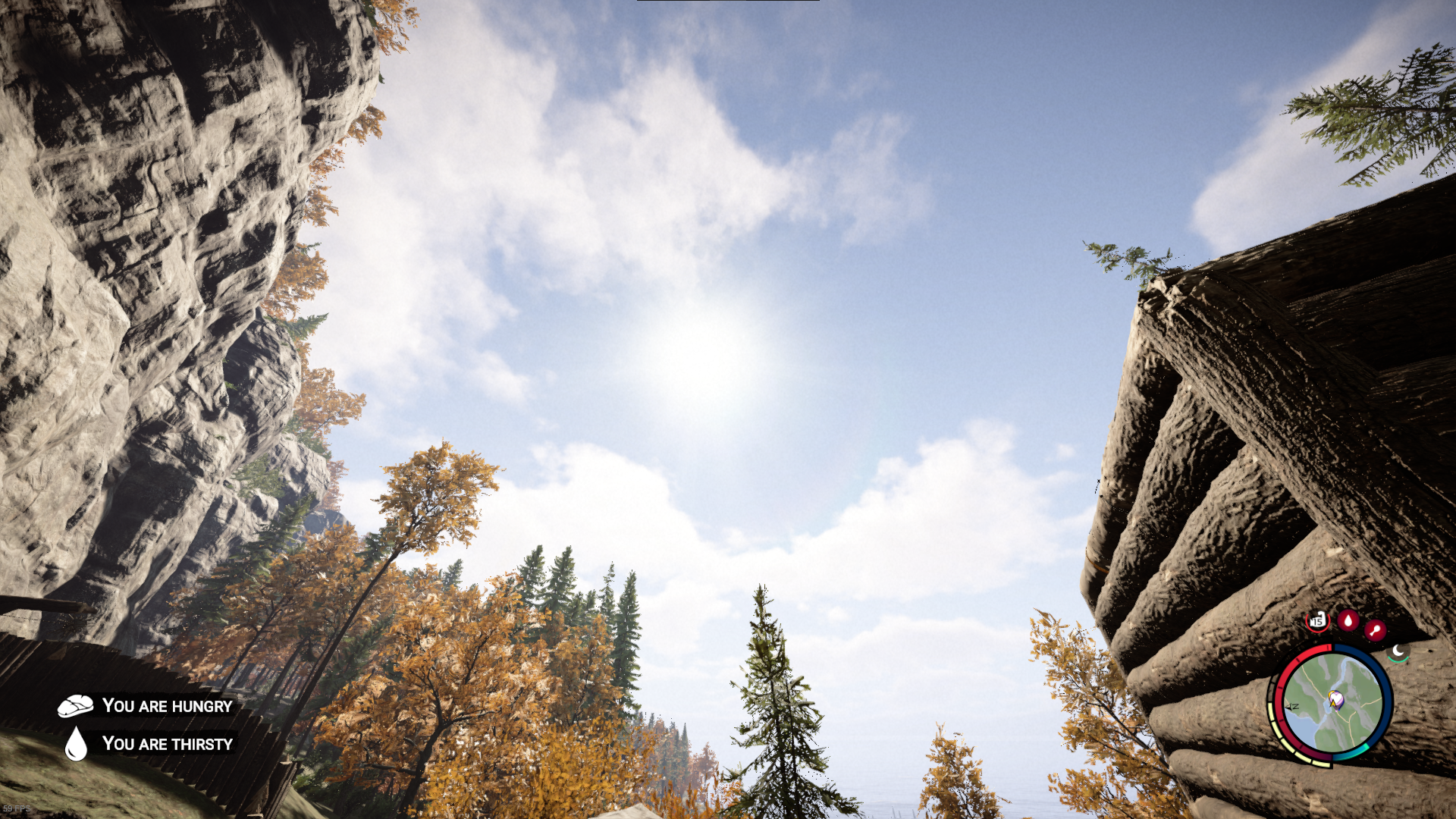The height and width of the screenshot is (819, 1456).
Task: Click the heart marker centered on the GPS map
Action: pyautogui.click(x=1335, y=697)
